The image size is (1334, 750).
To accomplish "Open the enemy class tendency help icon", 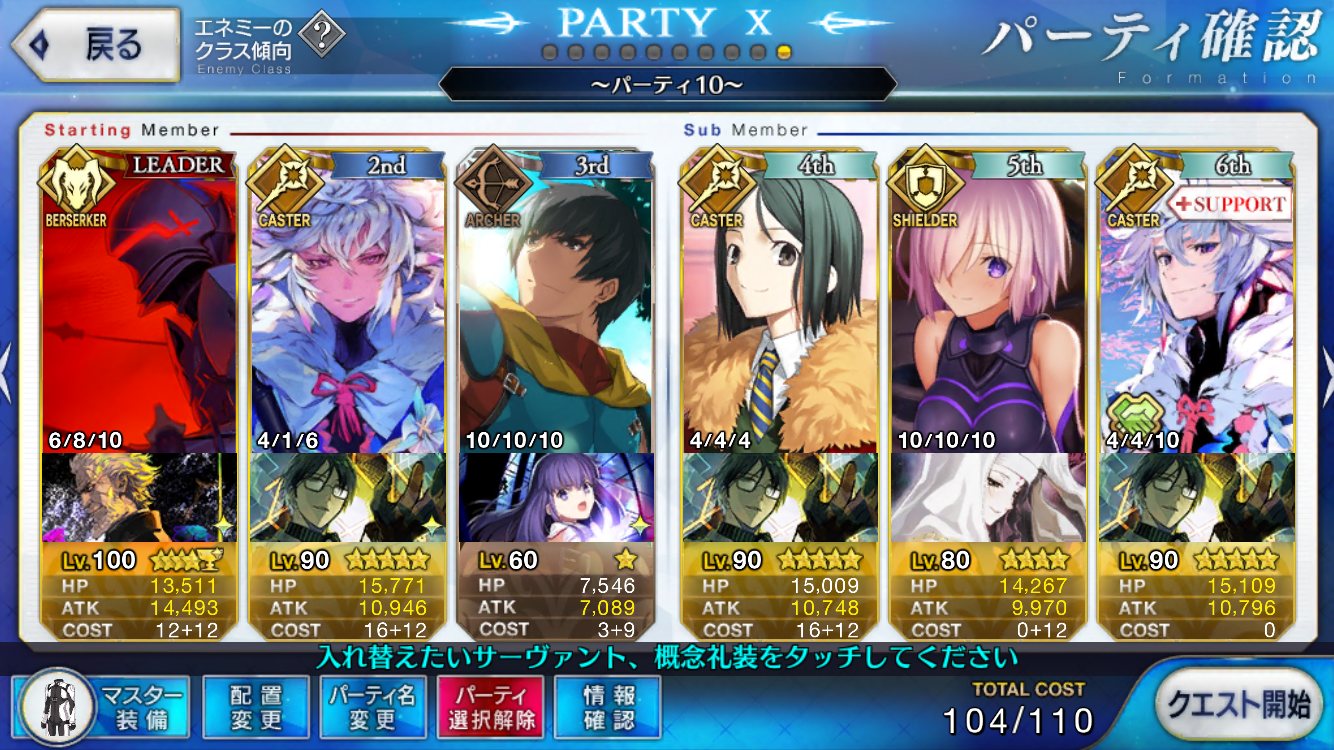I will [x=322, y=38].
